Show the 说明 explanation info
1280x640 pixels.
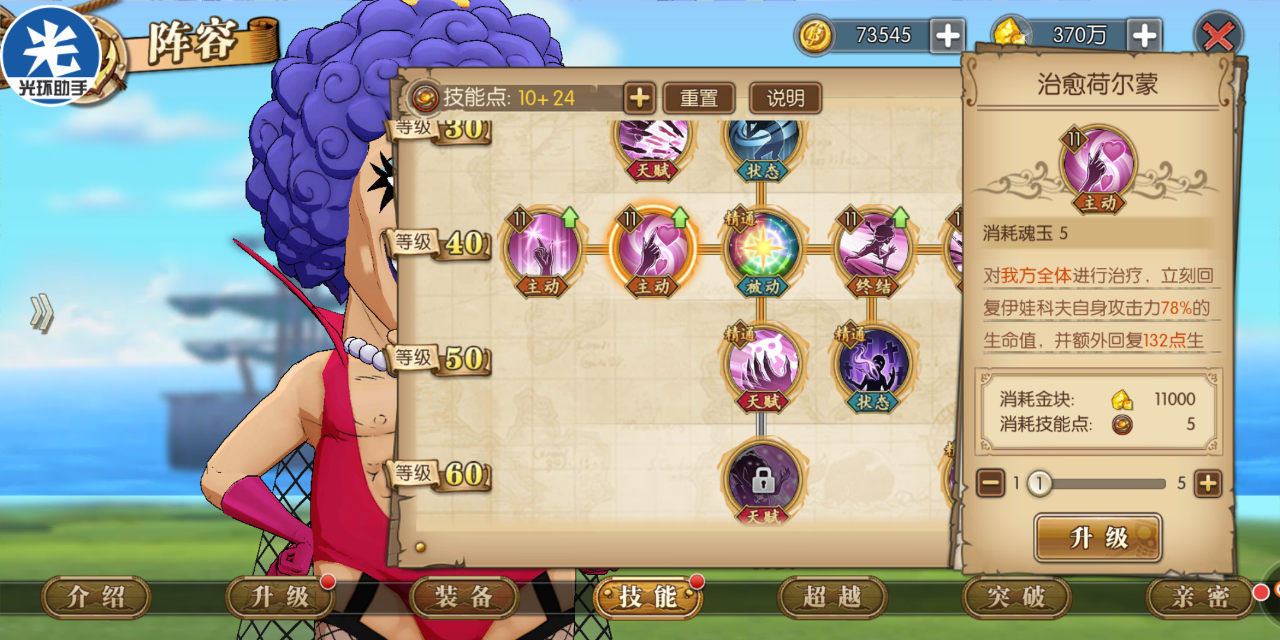785,98
